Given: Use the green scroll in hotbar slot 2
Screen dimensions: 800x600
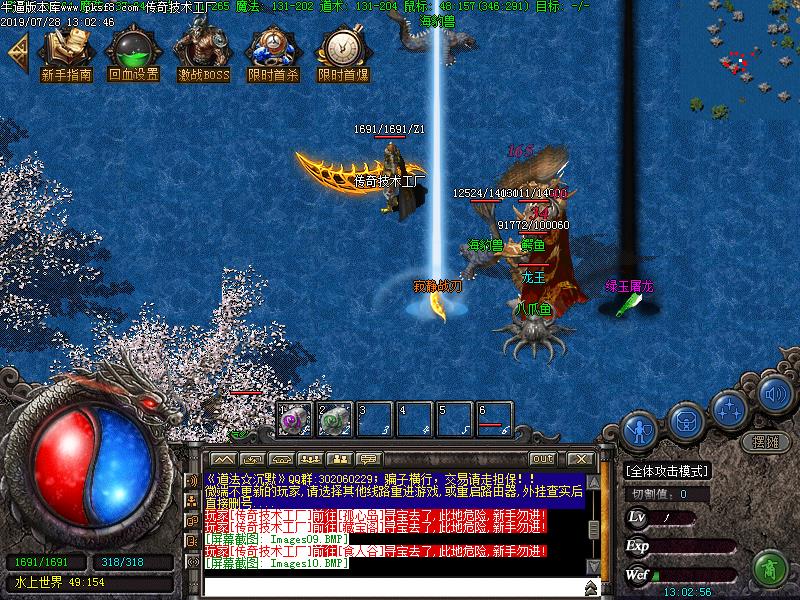Looking at the screenshot, I should [x=334, y=420].
